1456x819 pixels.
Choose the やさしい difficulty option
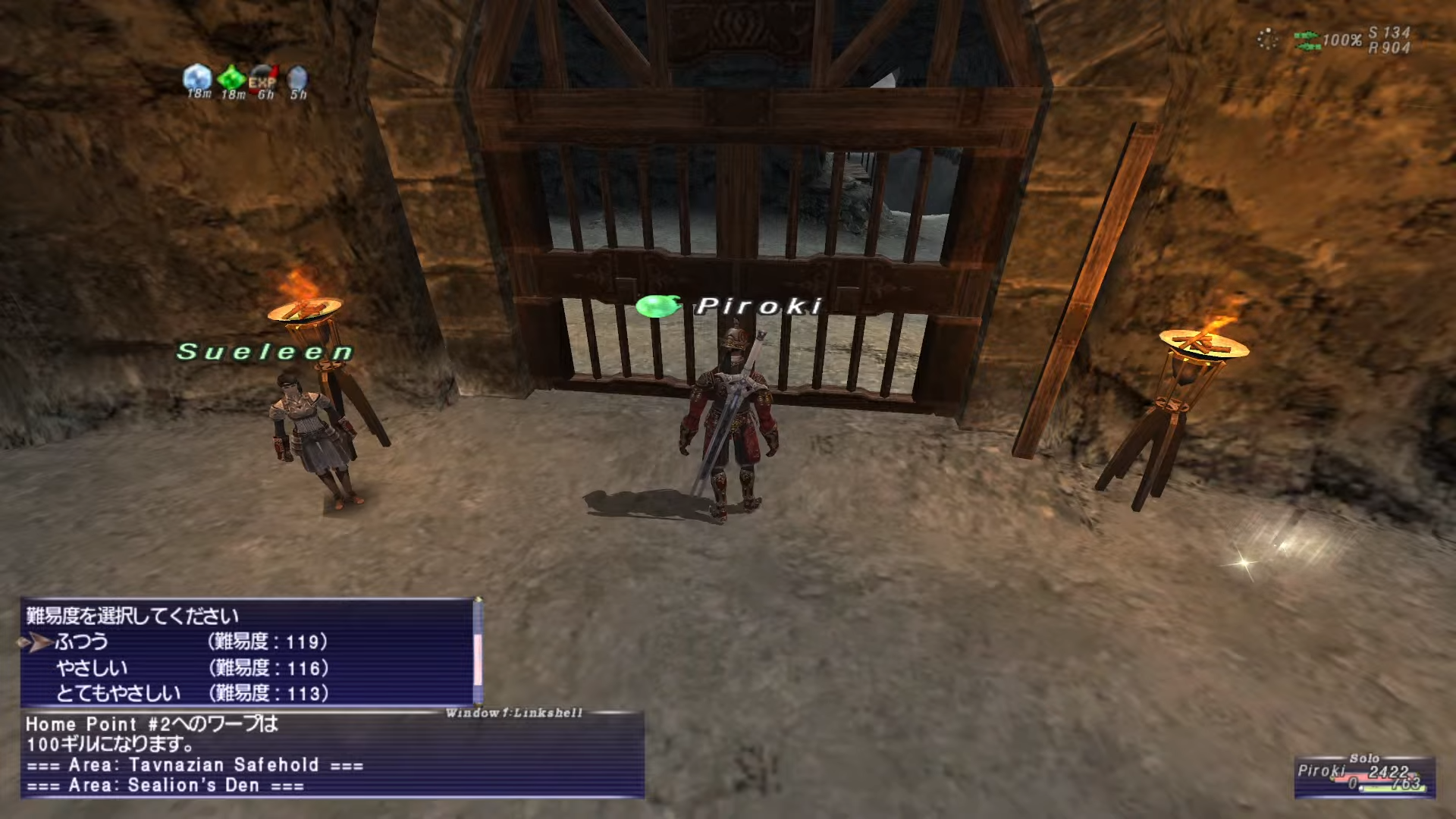point(92,668)
